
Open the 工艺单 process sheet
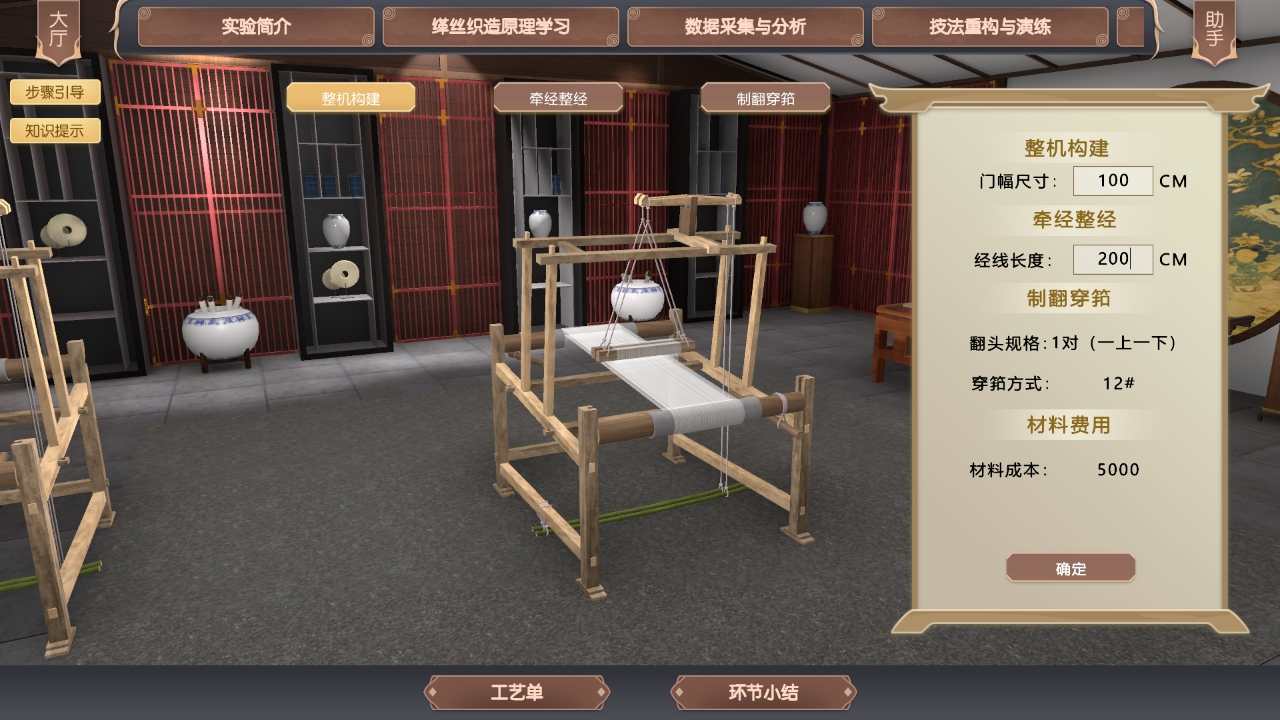coord(517,692)
